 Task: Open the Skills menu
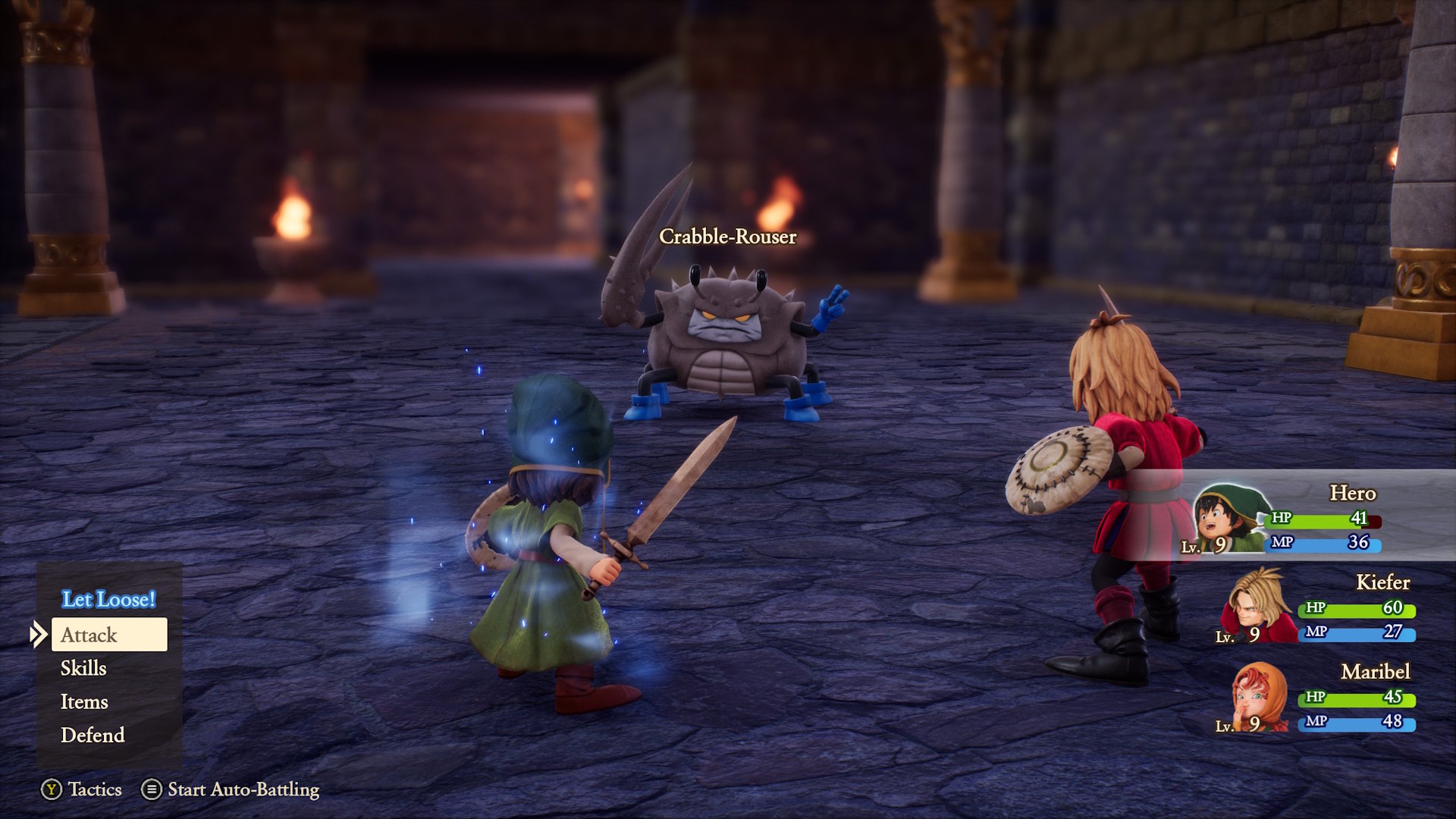coord(84,669)
